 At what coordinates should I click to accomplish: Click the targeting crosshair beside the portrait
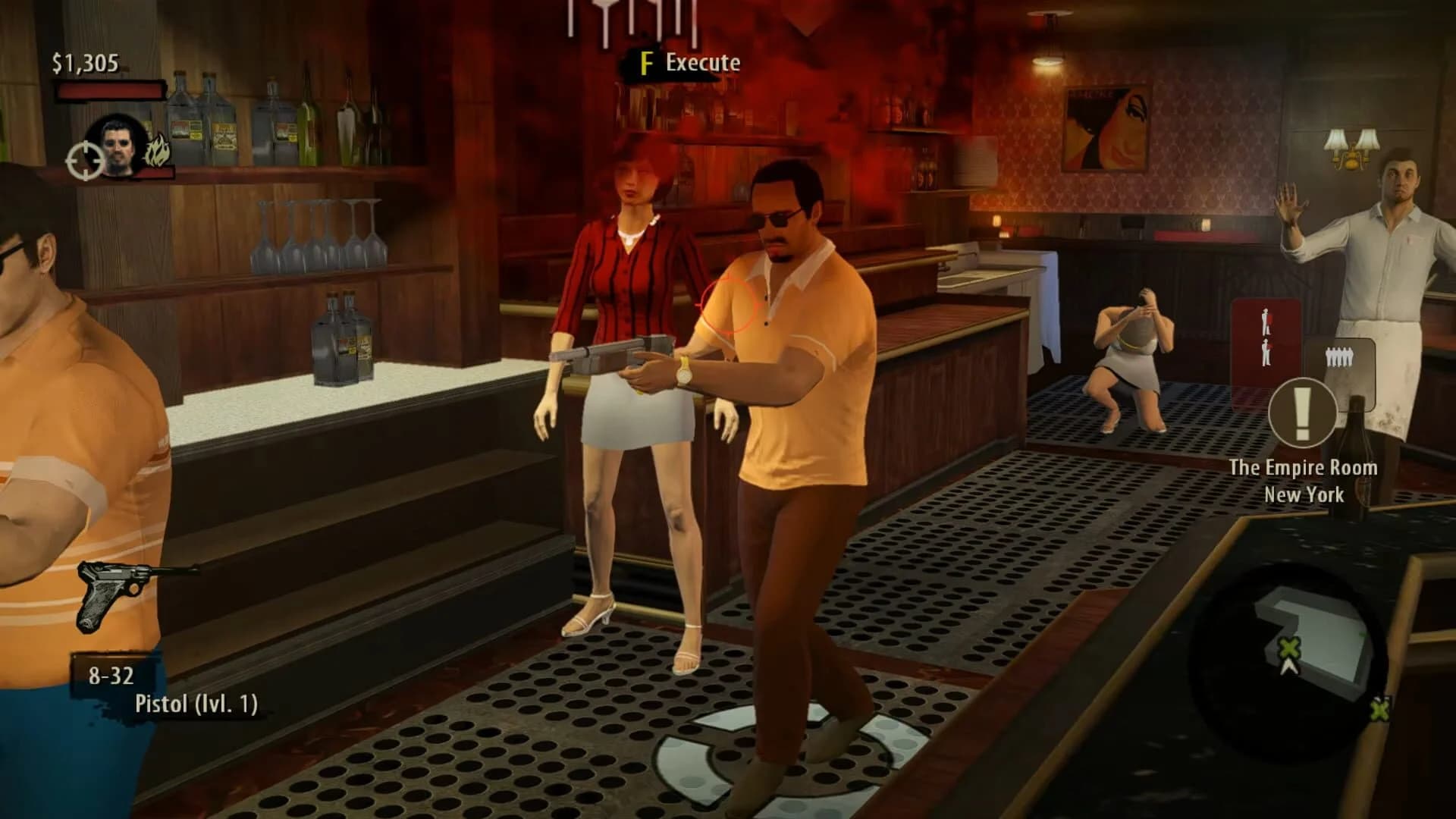coord(85,161)
